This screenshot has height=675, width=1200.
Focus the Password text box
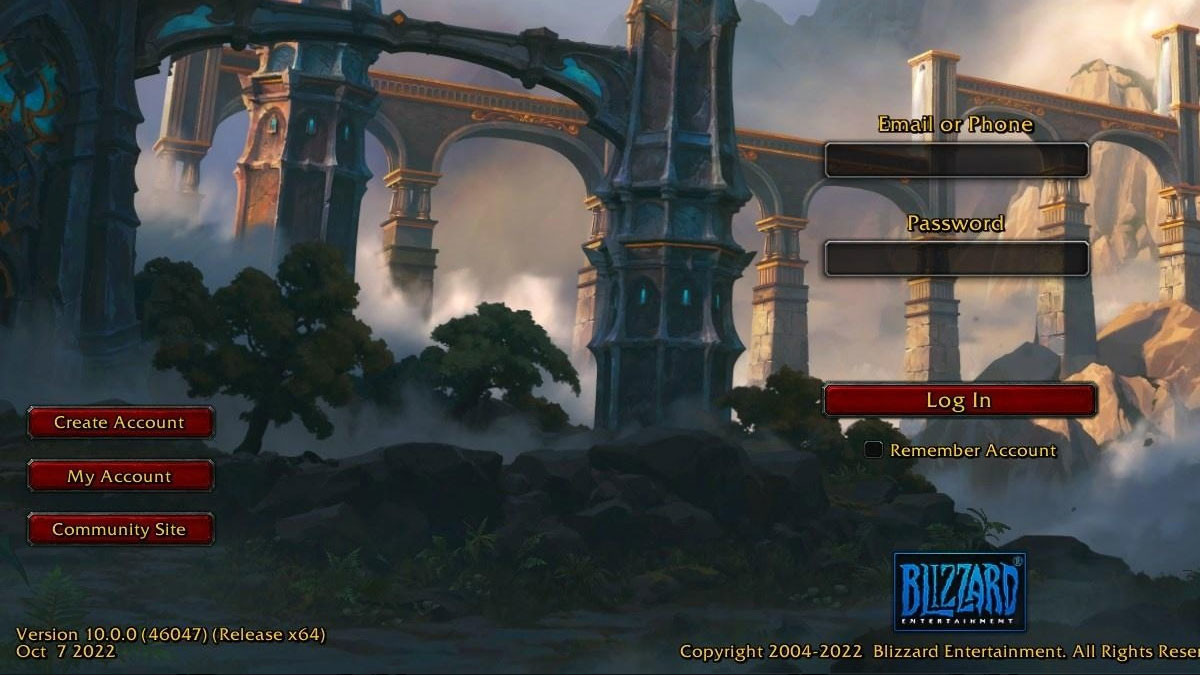[x=956, y=258]
